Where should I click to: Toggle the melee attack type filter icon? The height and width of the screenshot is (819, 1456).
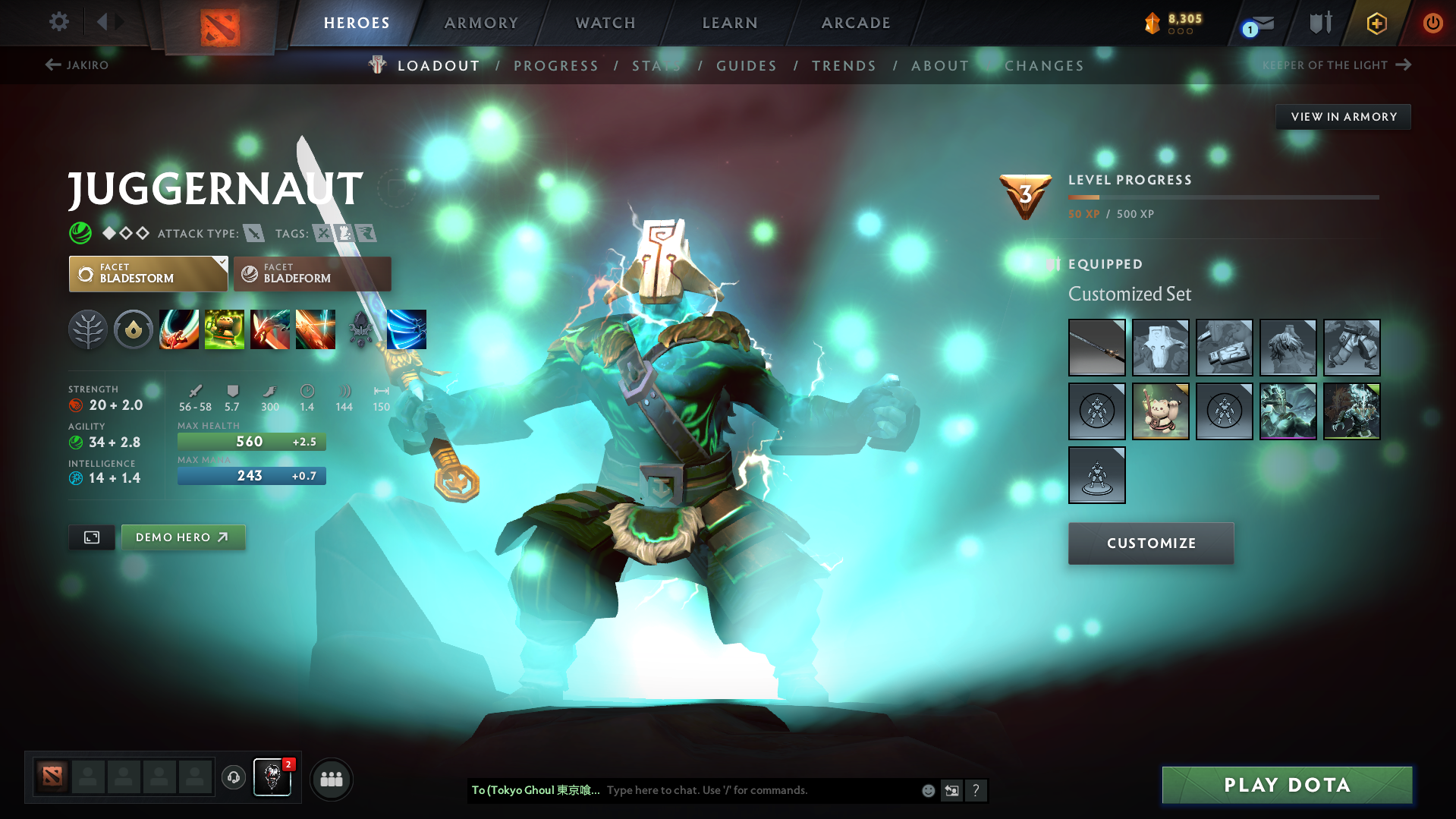tap(253, 234)
